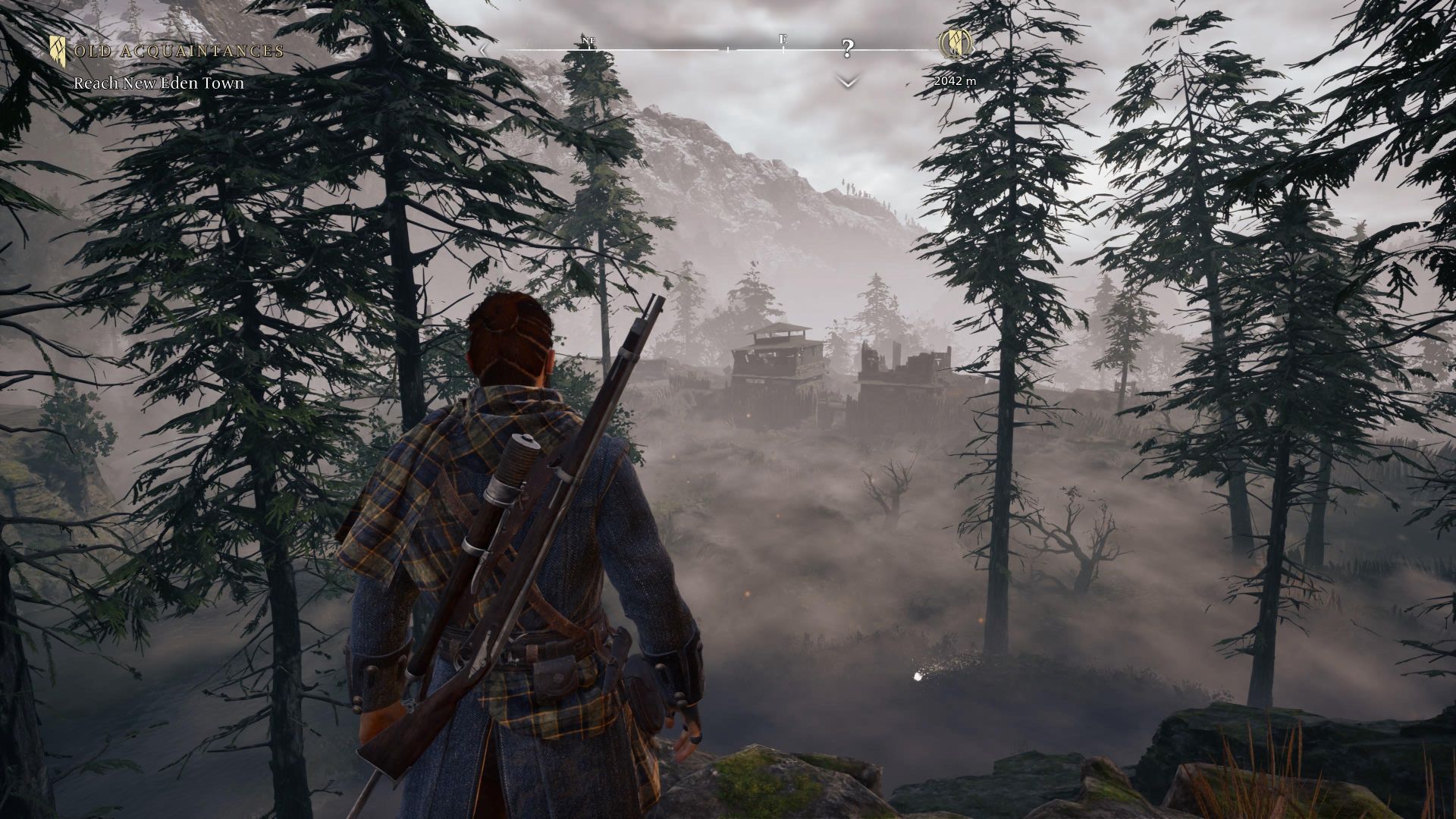Click along the compass strip slider
The height and width of the screenshot is (819, 1456).
click(682, 49)
